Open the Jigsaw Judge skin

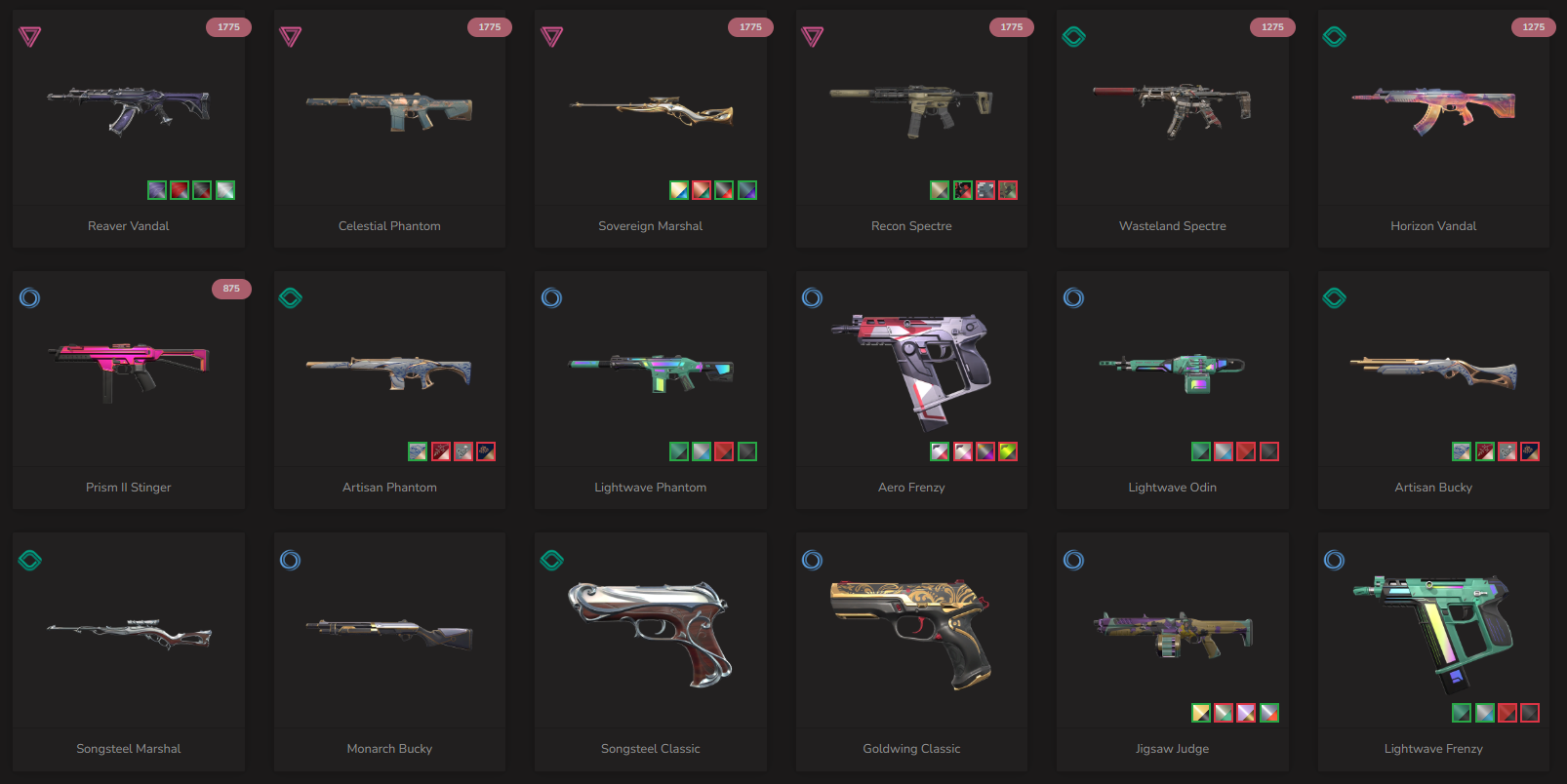coord(1172,634)
